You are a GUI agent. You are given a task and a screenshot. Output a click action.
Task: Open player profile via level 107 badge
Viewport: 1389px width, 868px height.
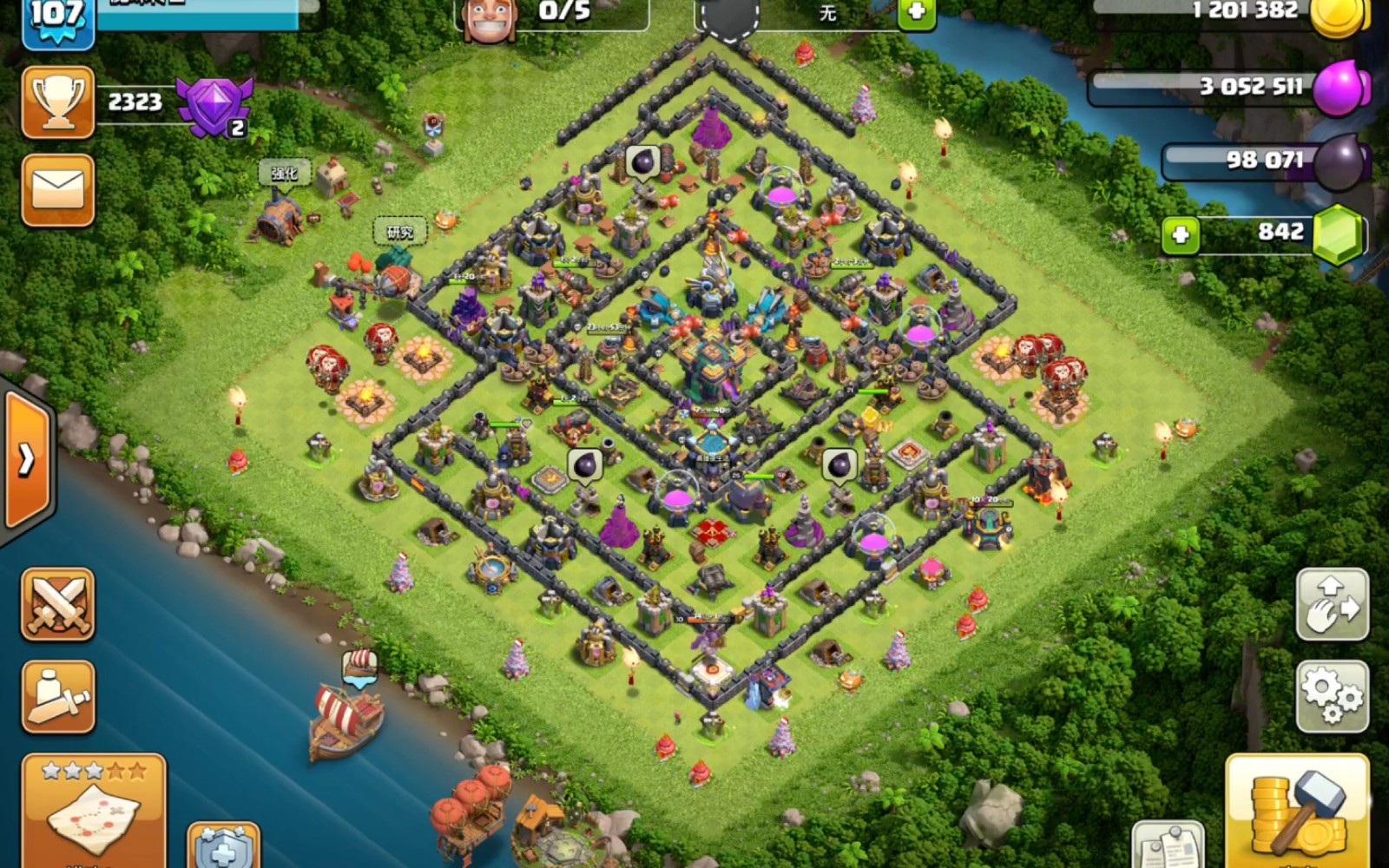pyautogui.click(x=57, y=21)
